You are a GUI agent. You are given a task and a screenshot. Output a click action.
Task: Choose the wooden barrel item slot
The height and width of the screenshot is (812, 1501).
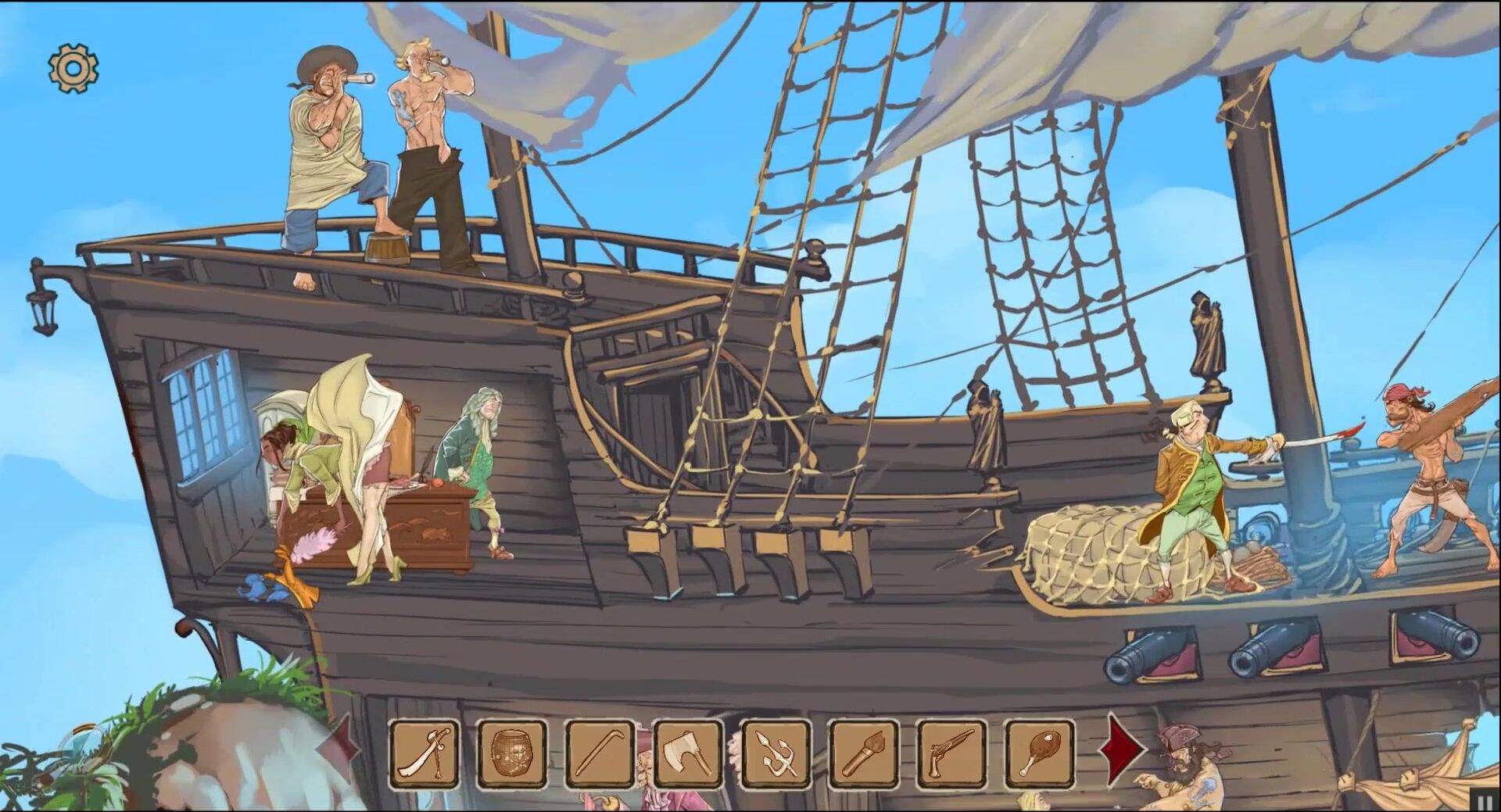coord(512,754)
